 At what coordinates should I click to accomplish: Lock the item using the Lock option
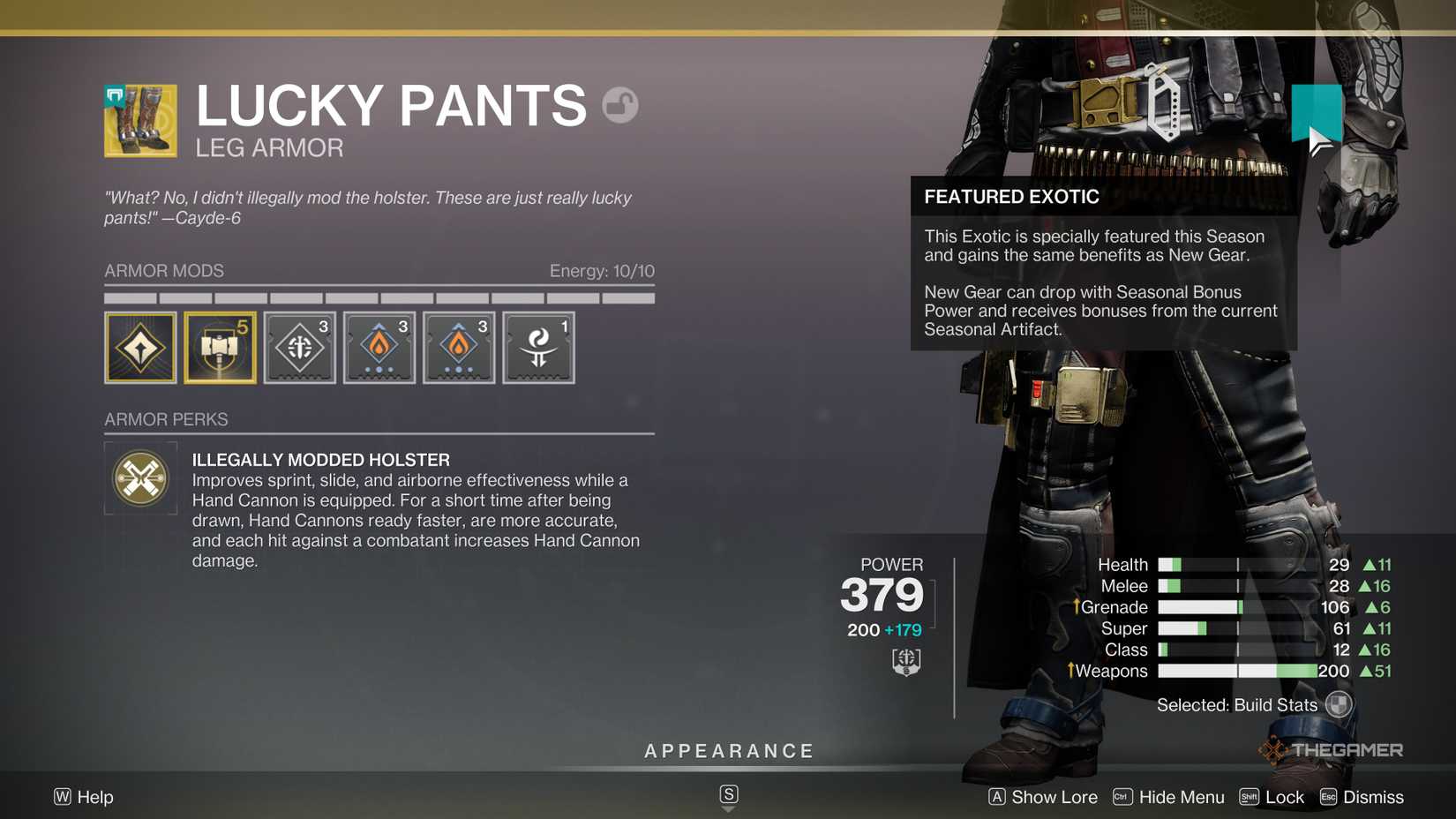click(x=1285, y=797)
